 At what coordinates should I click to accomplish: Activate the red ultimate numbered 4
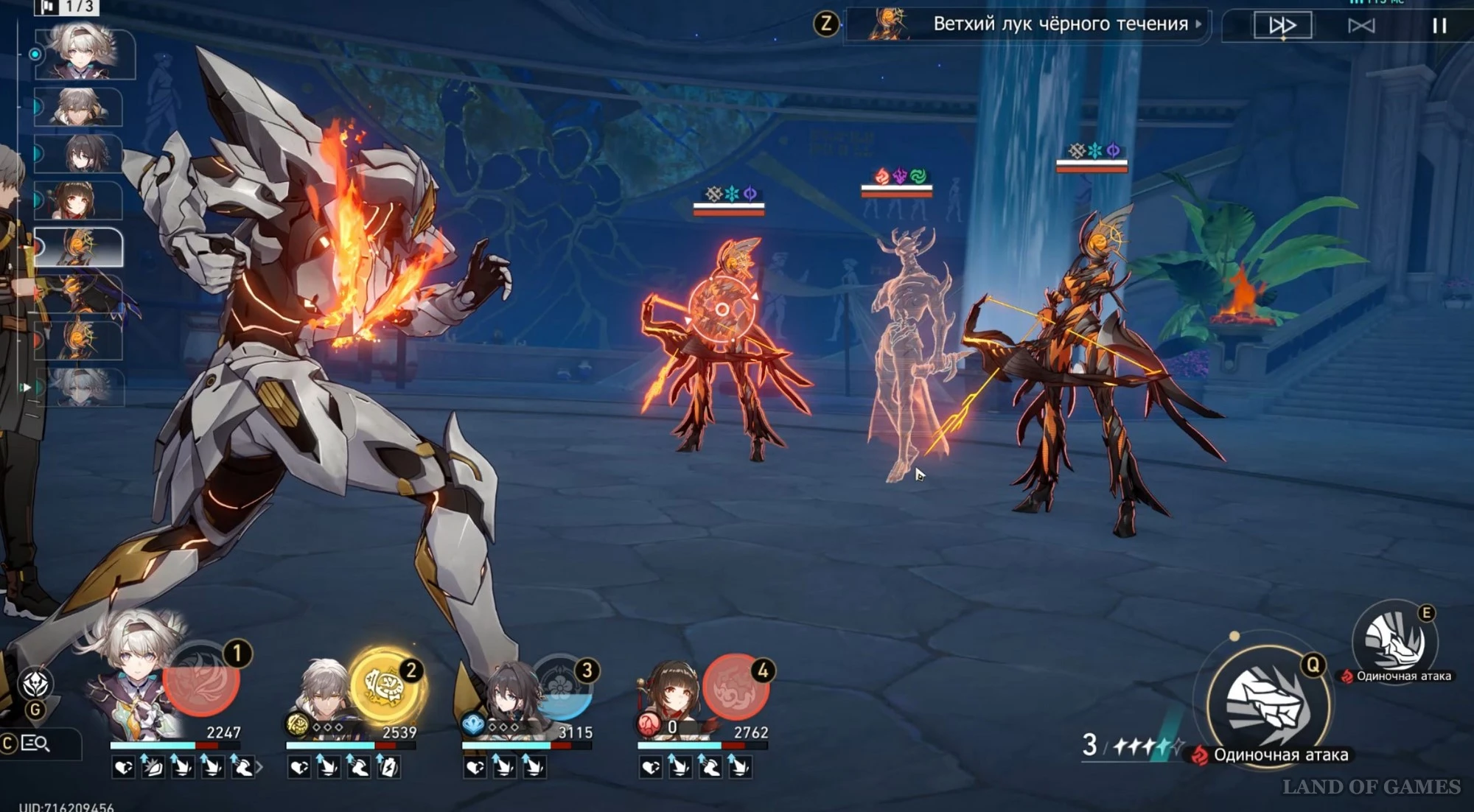click(x=735, y=687)
